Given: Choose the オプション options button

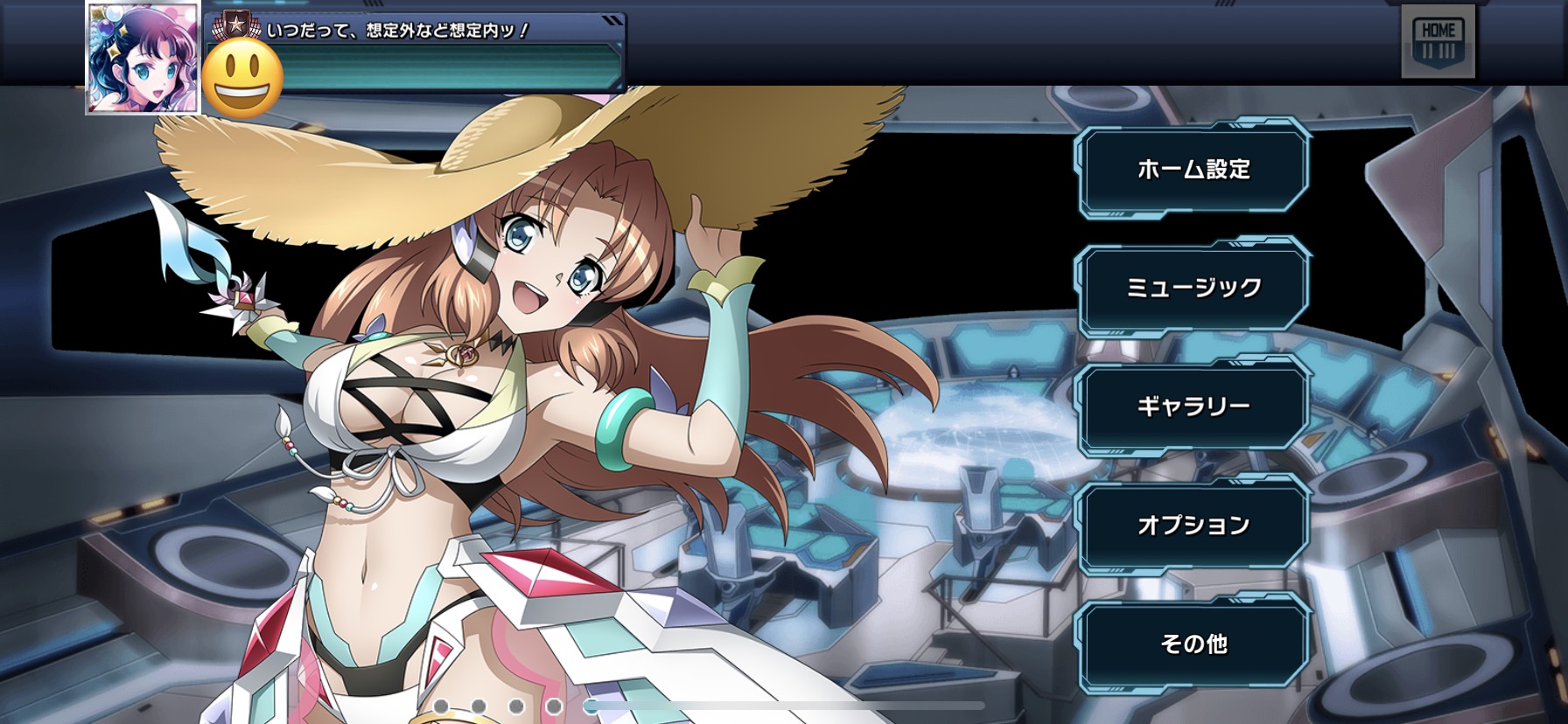Looking at the screenshot, I should [x=1193, y=525].
